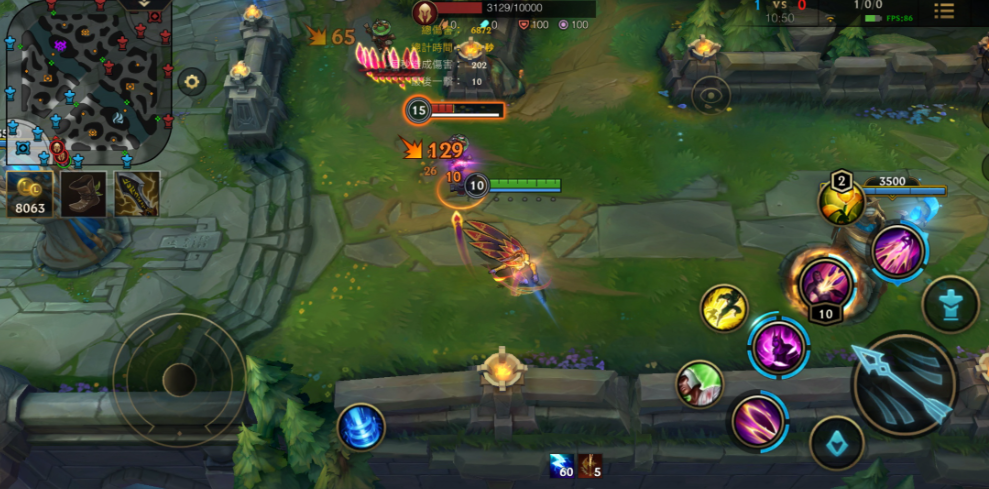
Task: Activate the blue swirl recall button
Action: (361, 427)
